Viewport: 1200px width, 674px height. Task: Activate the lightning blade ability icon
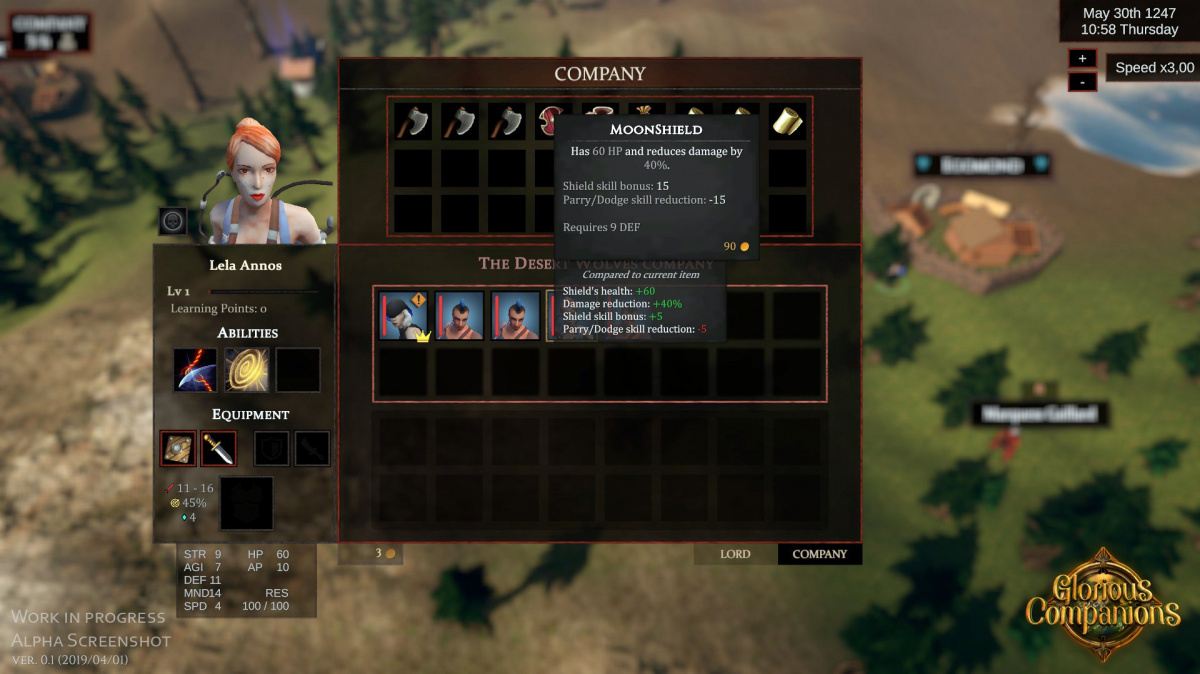[x=195, y=370]
